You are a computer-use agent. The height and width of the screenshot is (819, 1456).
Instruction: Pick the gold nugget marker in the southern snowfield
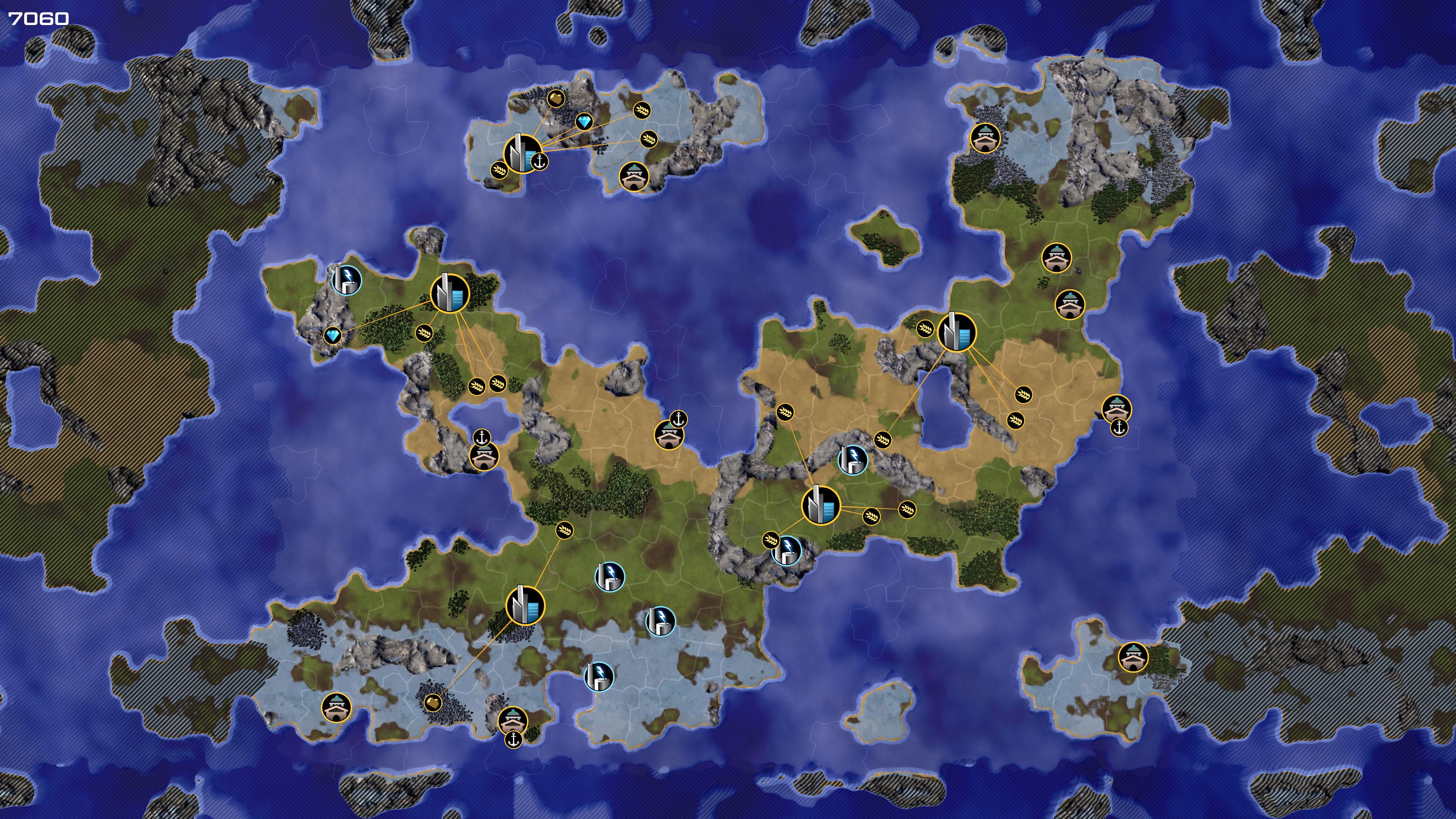[432, 703]
